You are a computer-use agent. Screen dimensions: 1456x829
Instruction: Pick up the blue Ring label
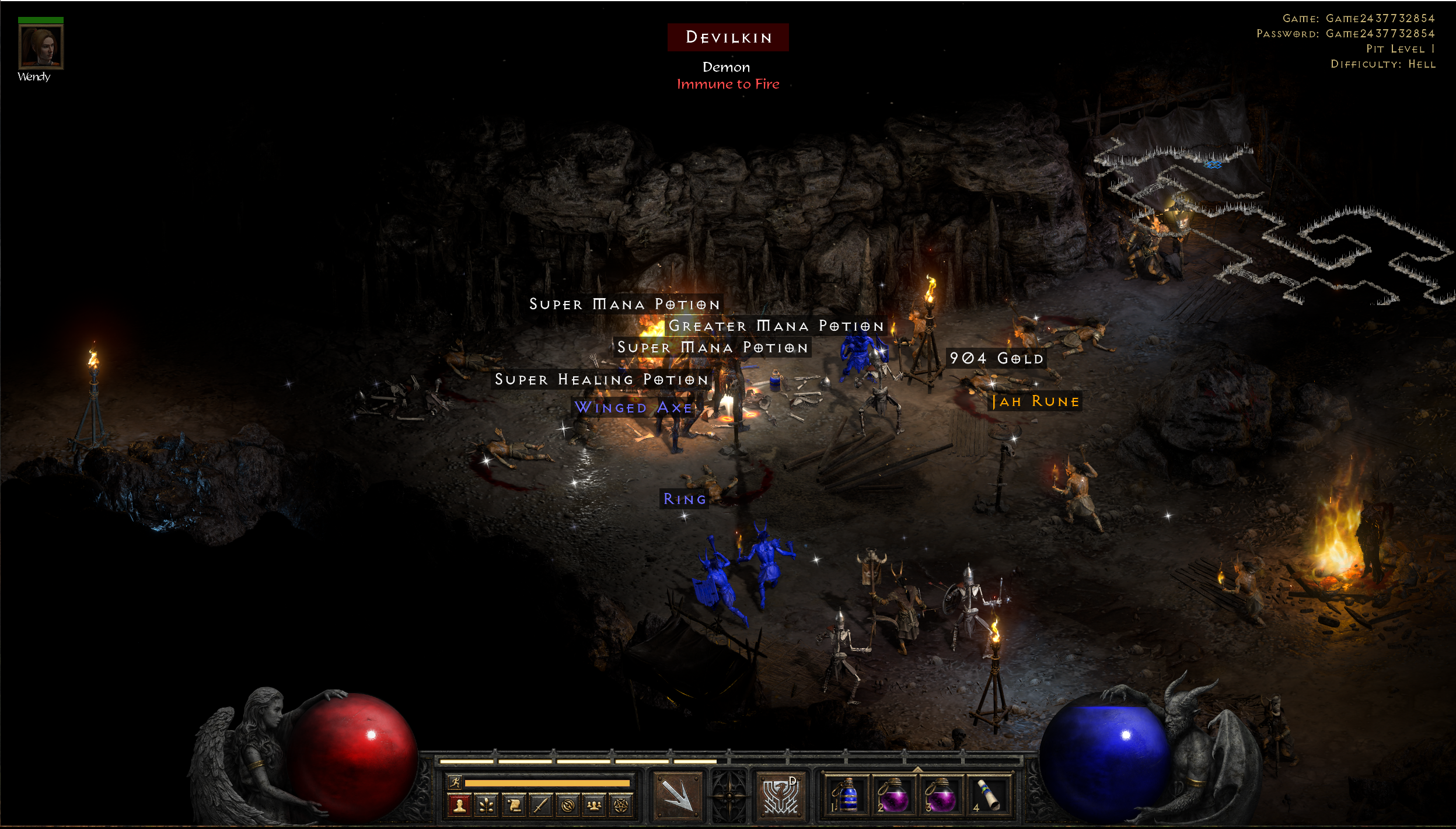685,499
